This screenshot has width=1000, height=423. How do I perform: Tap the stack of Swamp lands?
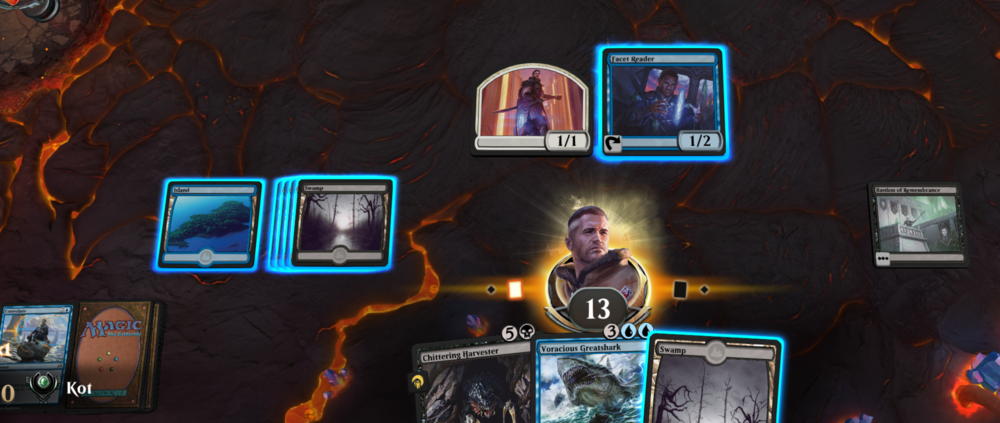pos(340,223)
